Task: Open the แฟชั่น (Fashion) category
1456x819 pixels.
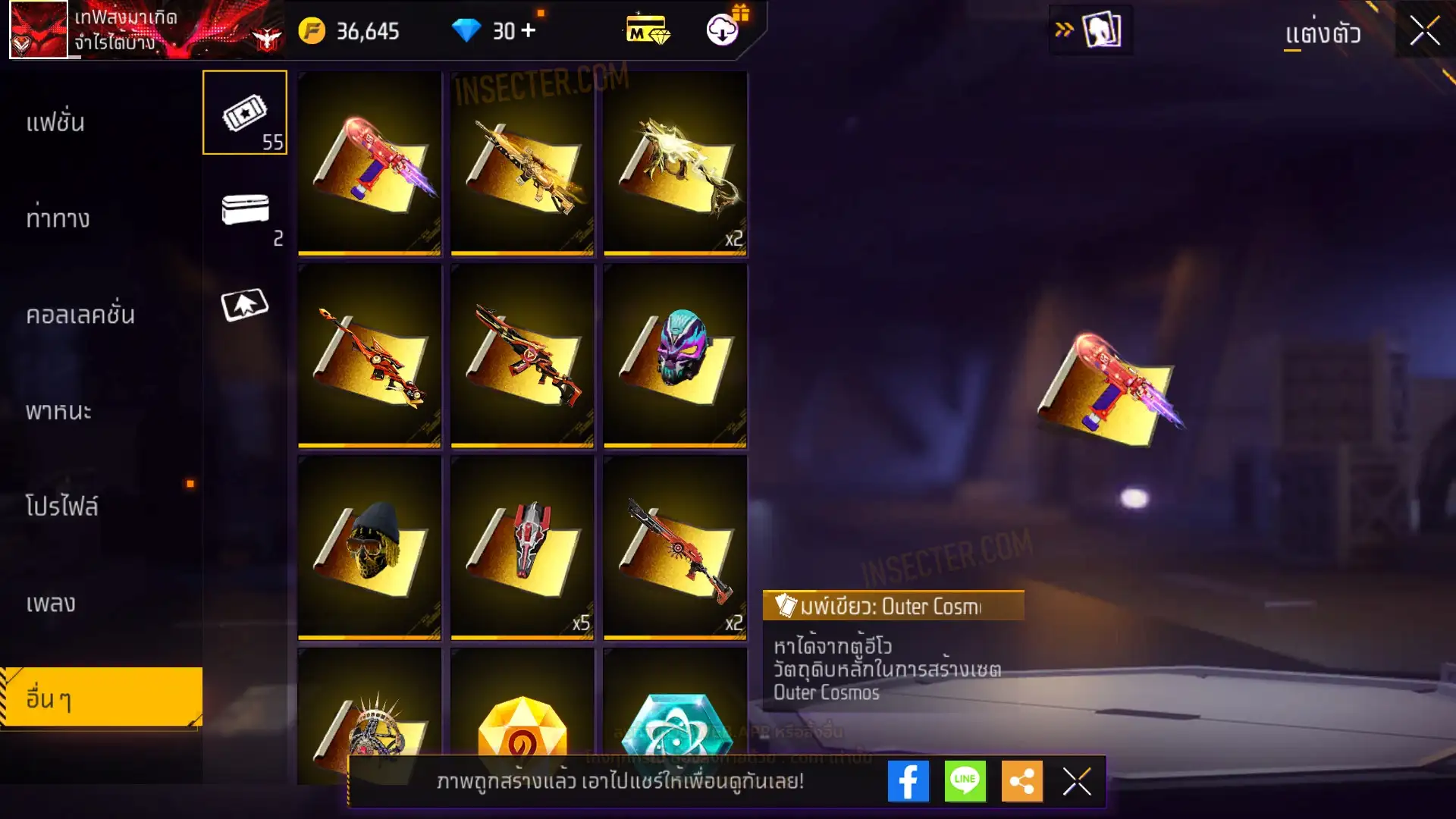Action: 55,122
